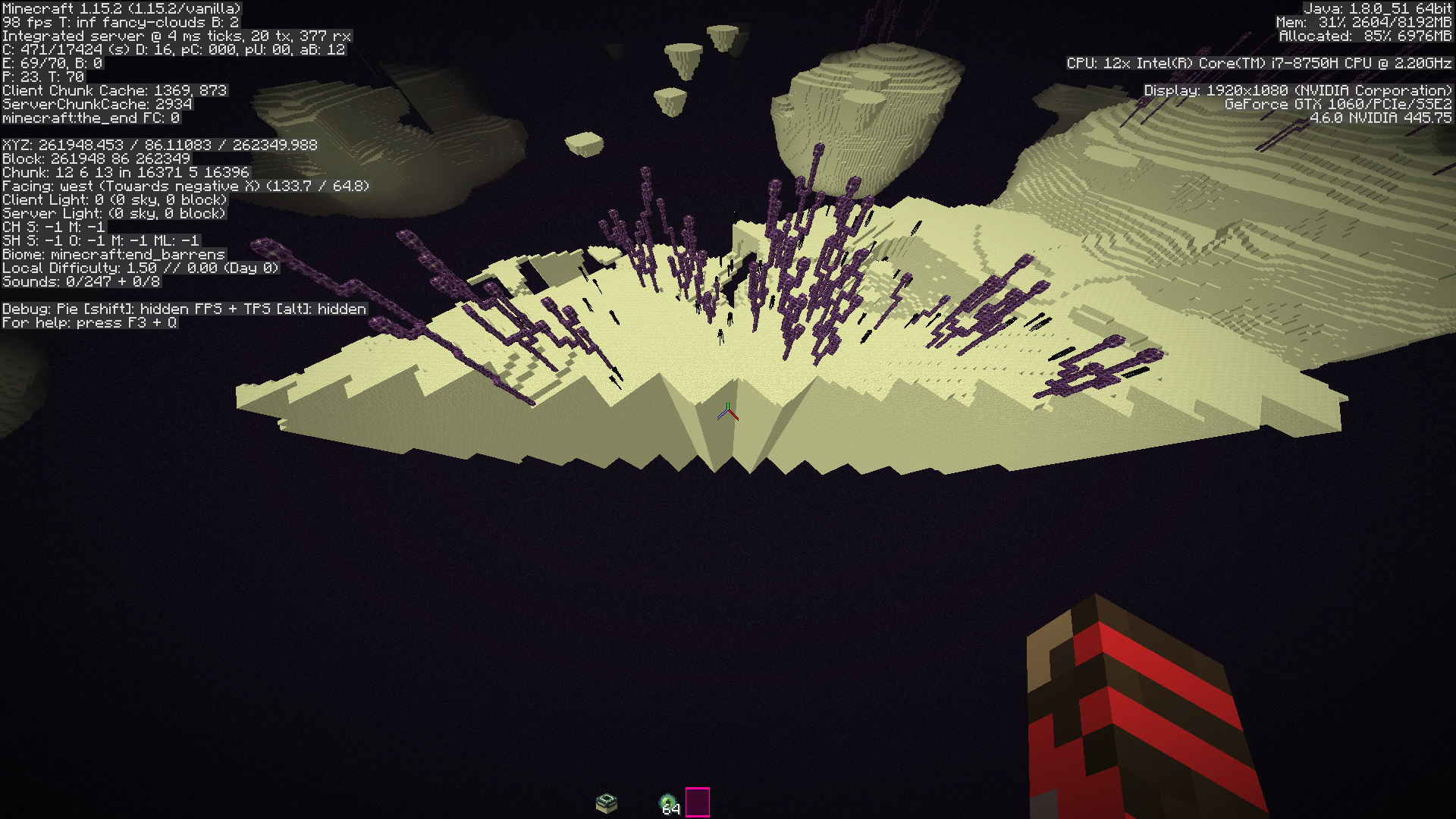Screen dimensions: 1456x819
Task: Select the end portal frame hotbar slot
Action: point(607,802)
